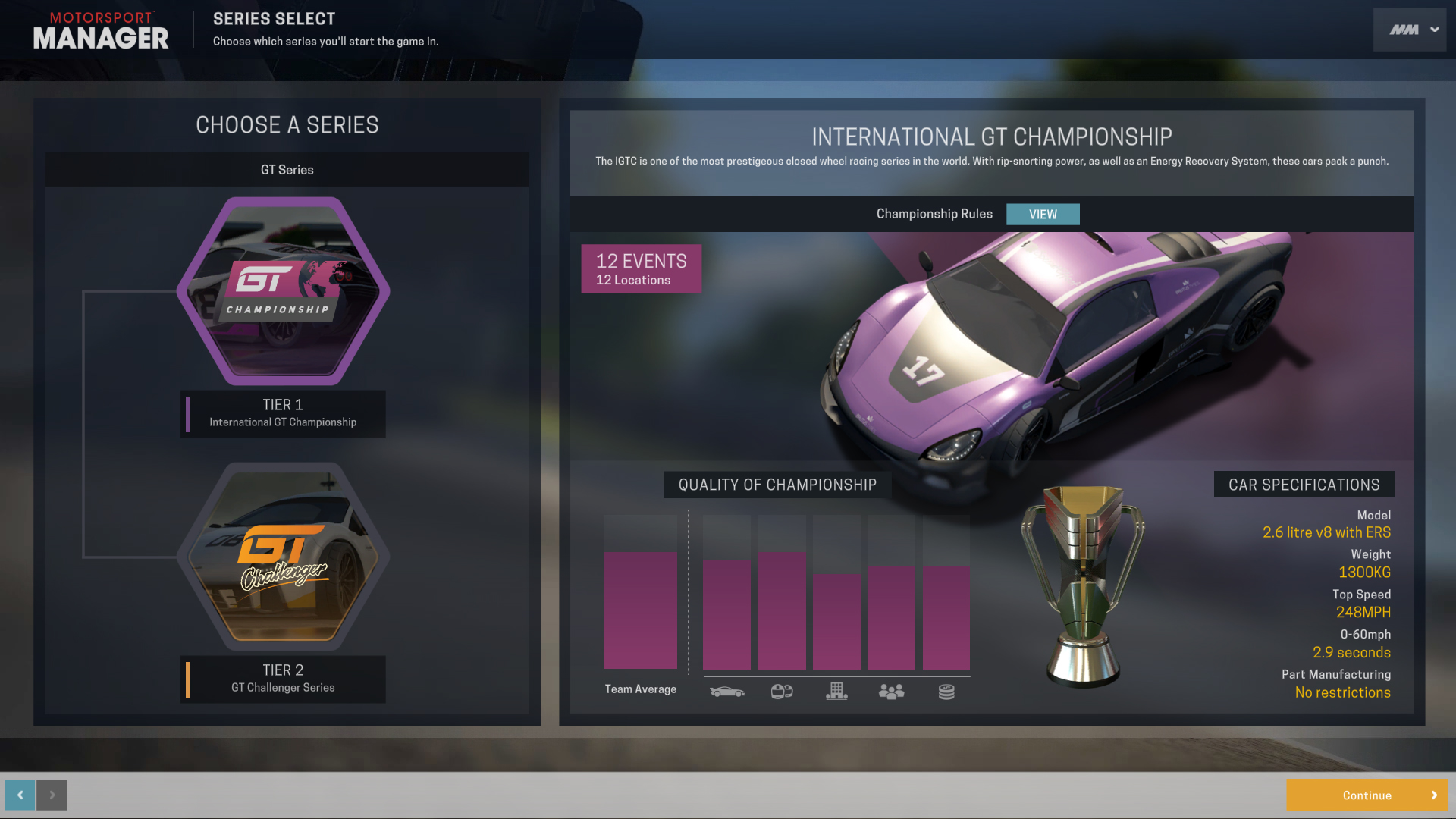The height and width of the screenshot is (819, 1456).
Task: Click the staff people icon
Action: 891,691
